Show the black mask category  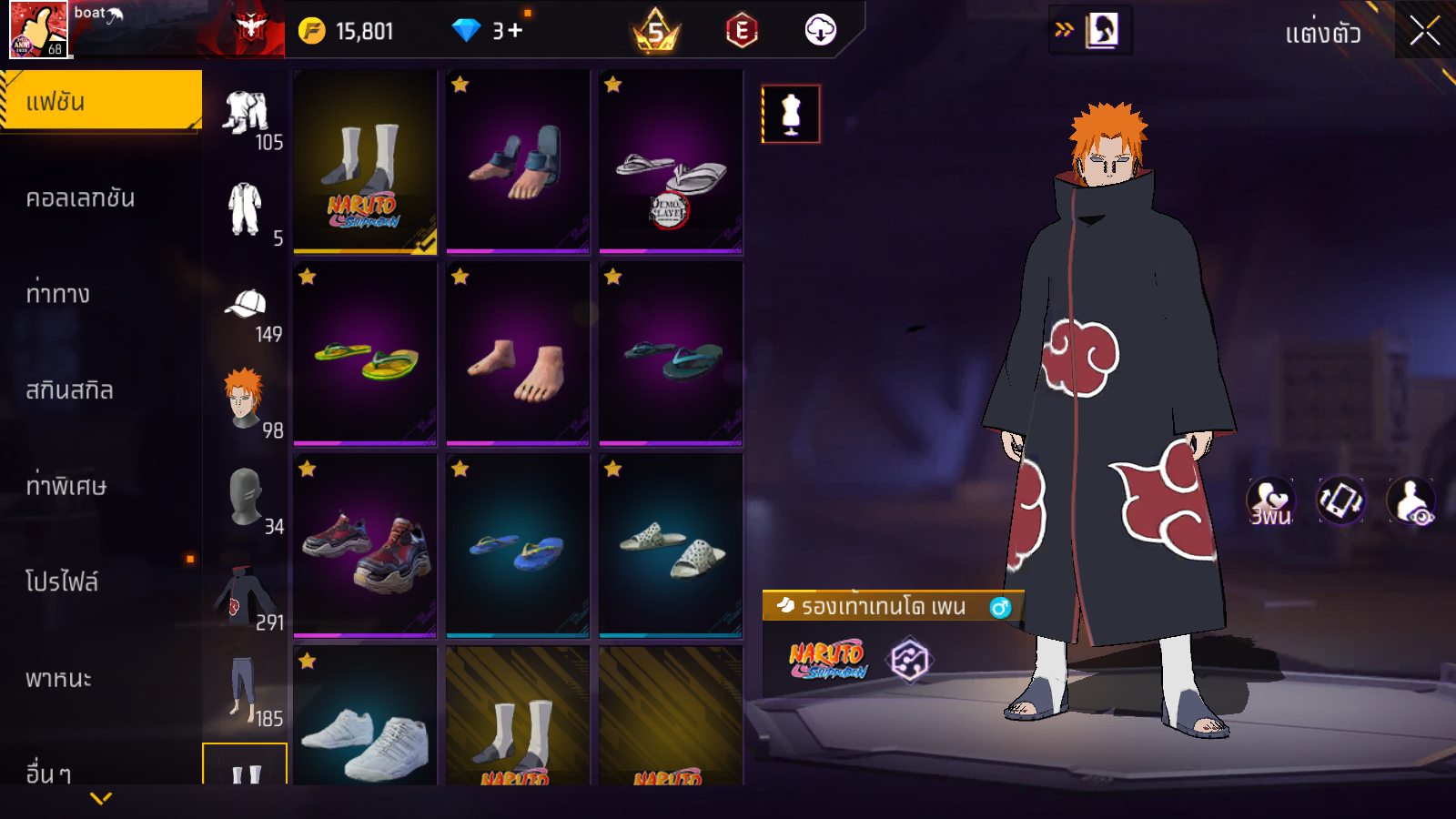pyautogui.click(x=245, y=497)
